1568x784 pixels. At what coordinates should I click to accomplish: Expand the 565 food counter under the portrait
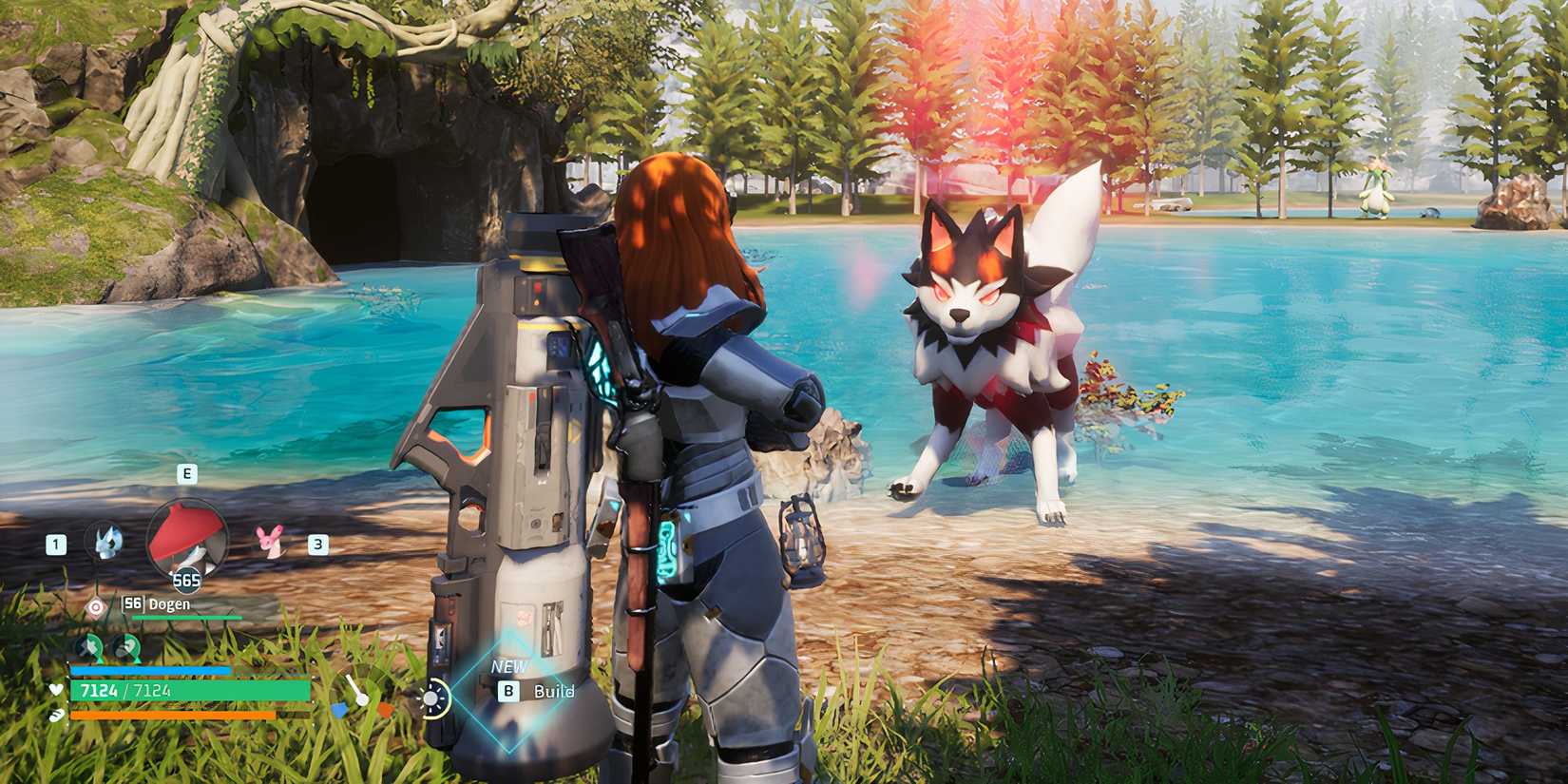pyautogui.click(x=186, y=580)
